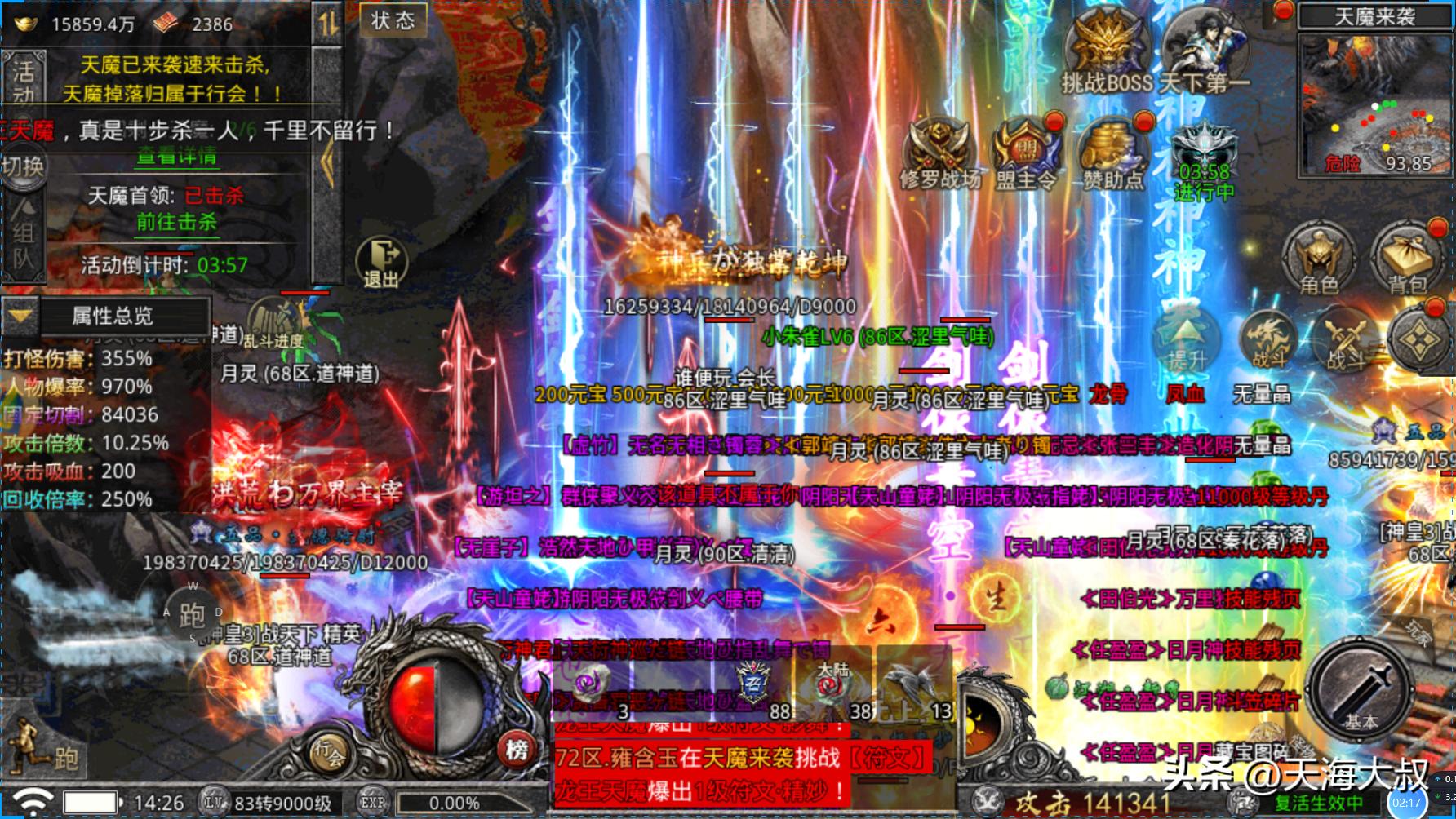
Task: Tap the 提升 upgrade icon
Action: [x=1187, y=341]
